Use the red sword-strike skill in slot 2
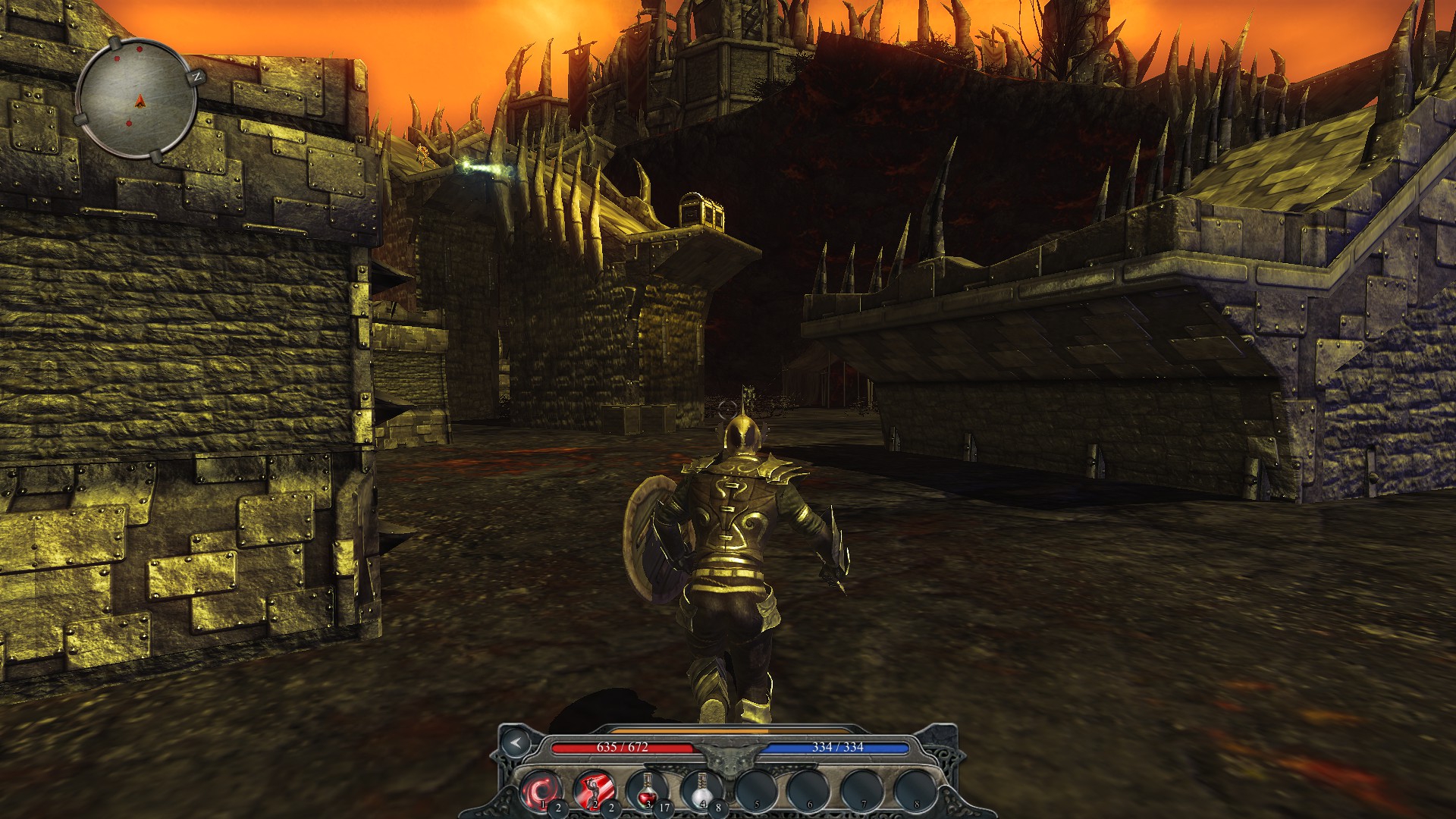 point(594,791)
